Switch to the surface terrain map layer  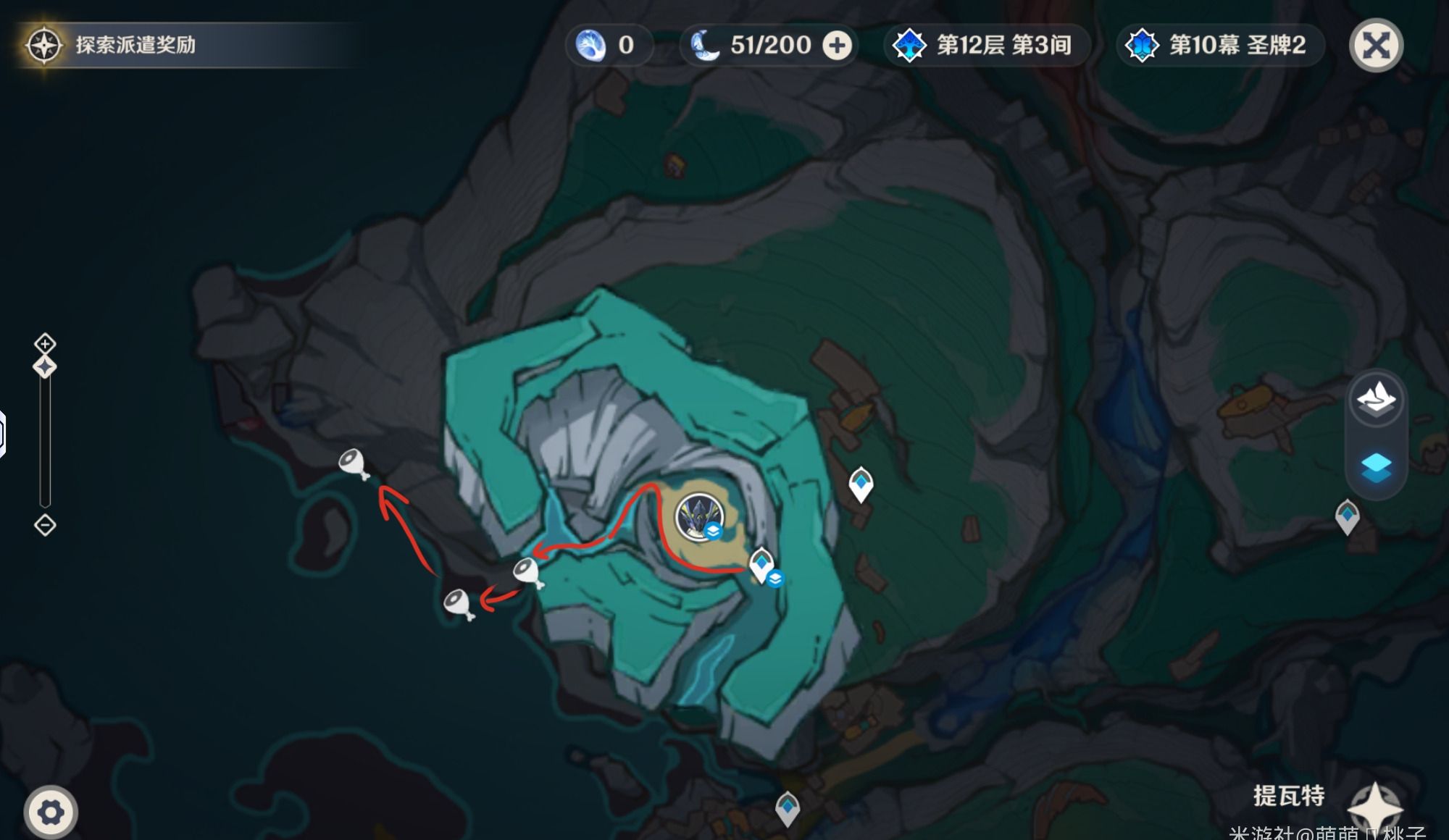1375,399
